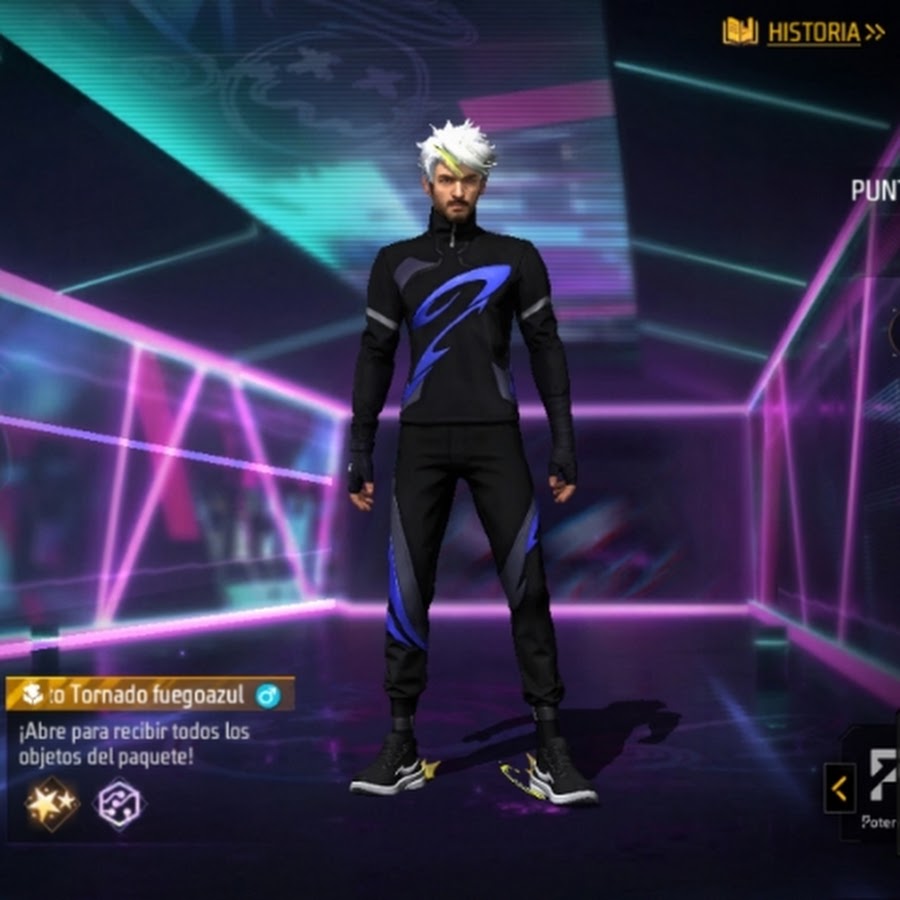This screenshot has height=900, width=900.
Task: Click the yellow left arrow button
Action: 838,789
